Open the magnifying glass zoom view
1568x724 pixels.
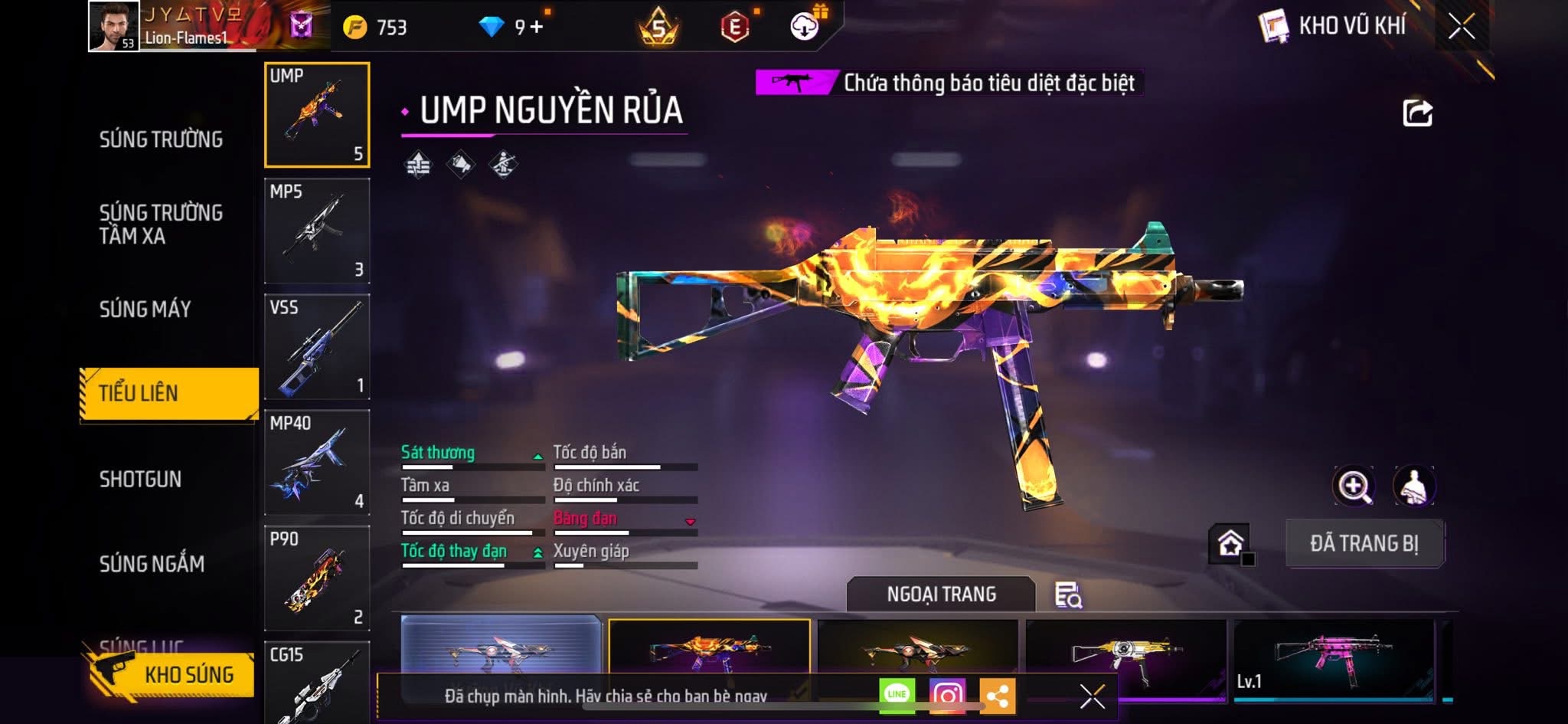(x=1354, y=486)
